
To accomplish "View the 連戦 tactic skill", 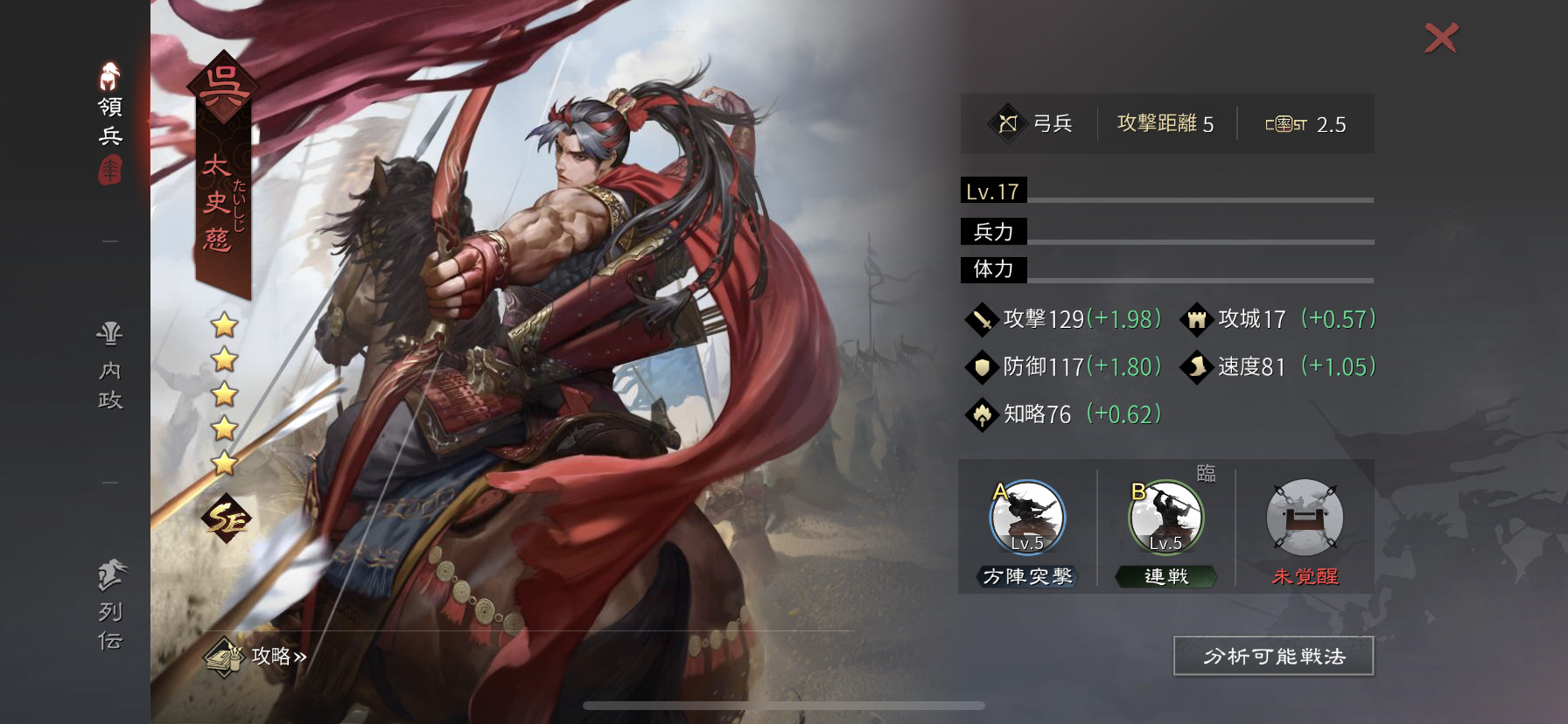I will coord(1166,519).
